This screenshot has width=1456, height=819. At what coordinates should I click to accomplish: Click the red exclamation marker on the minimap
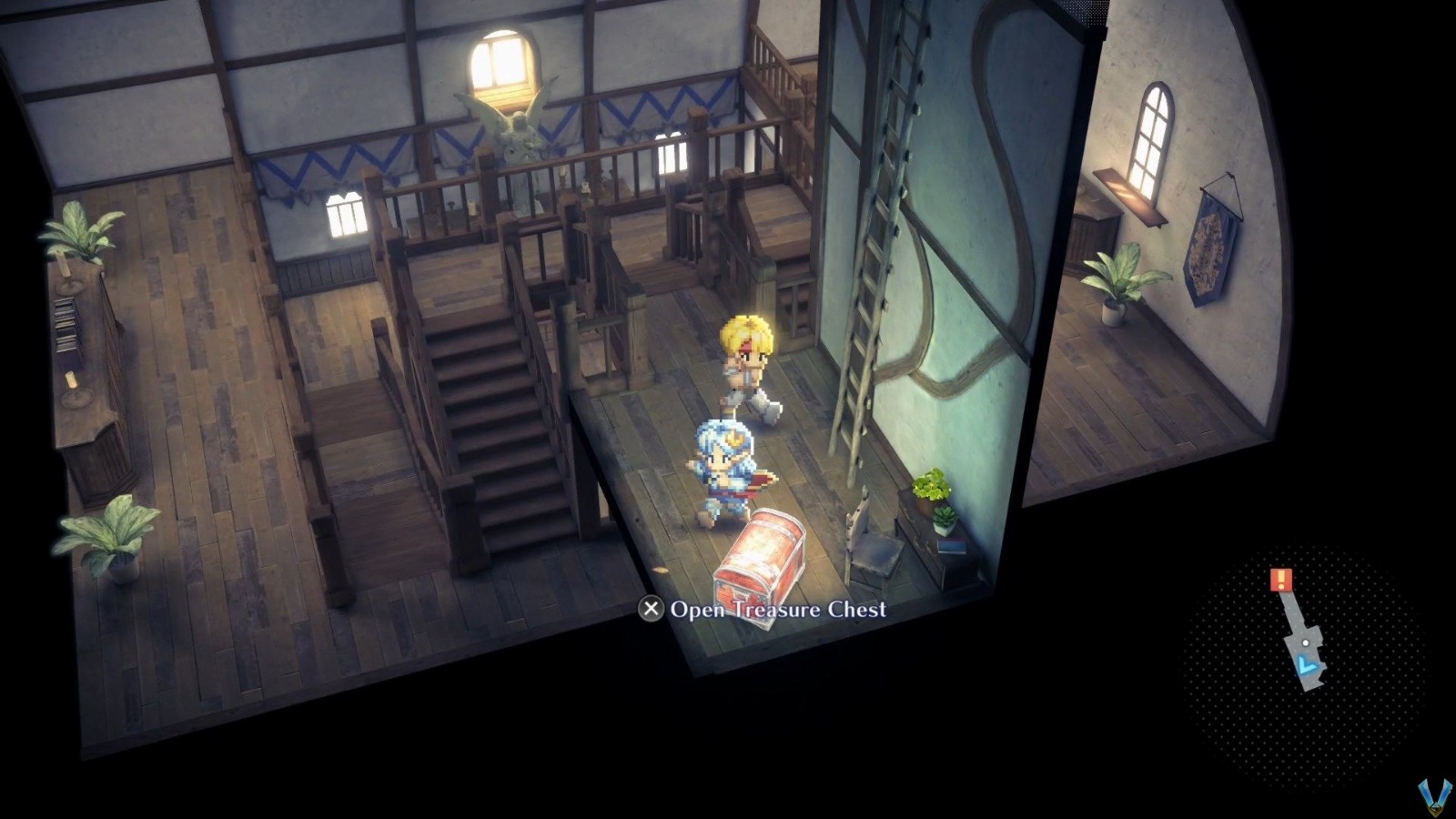(1281, 580)
